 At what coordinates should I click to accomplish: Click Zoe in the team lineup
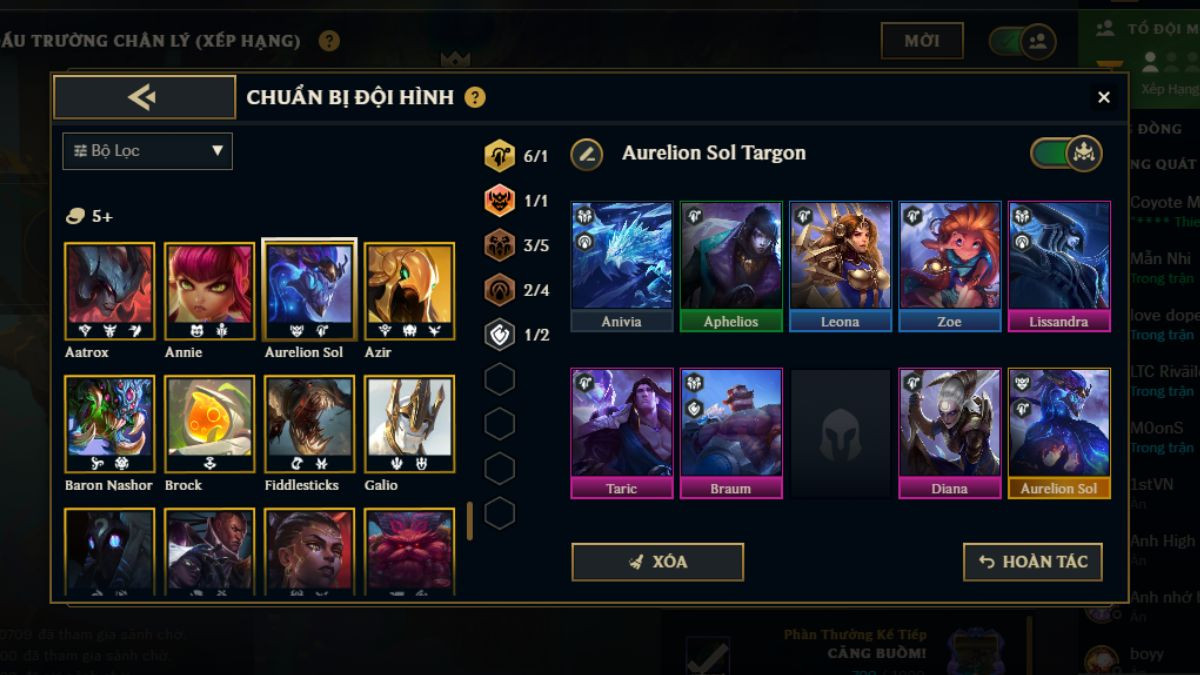coord(949,265)
